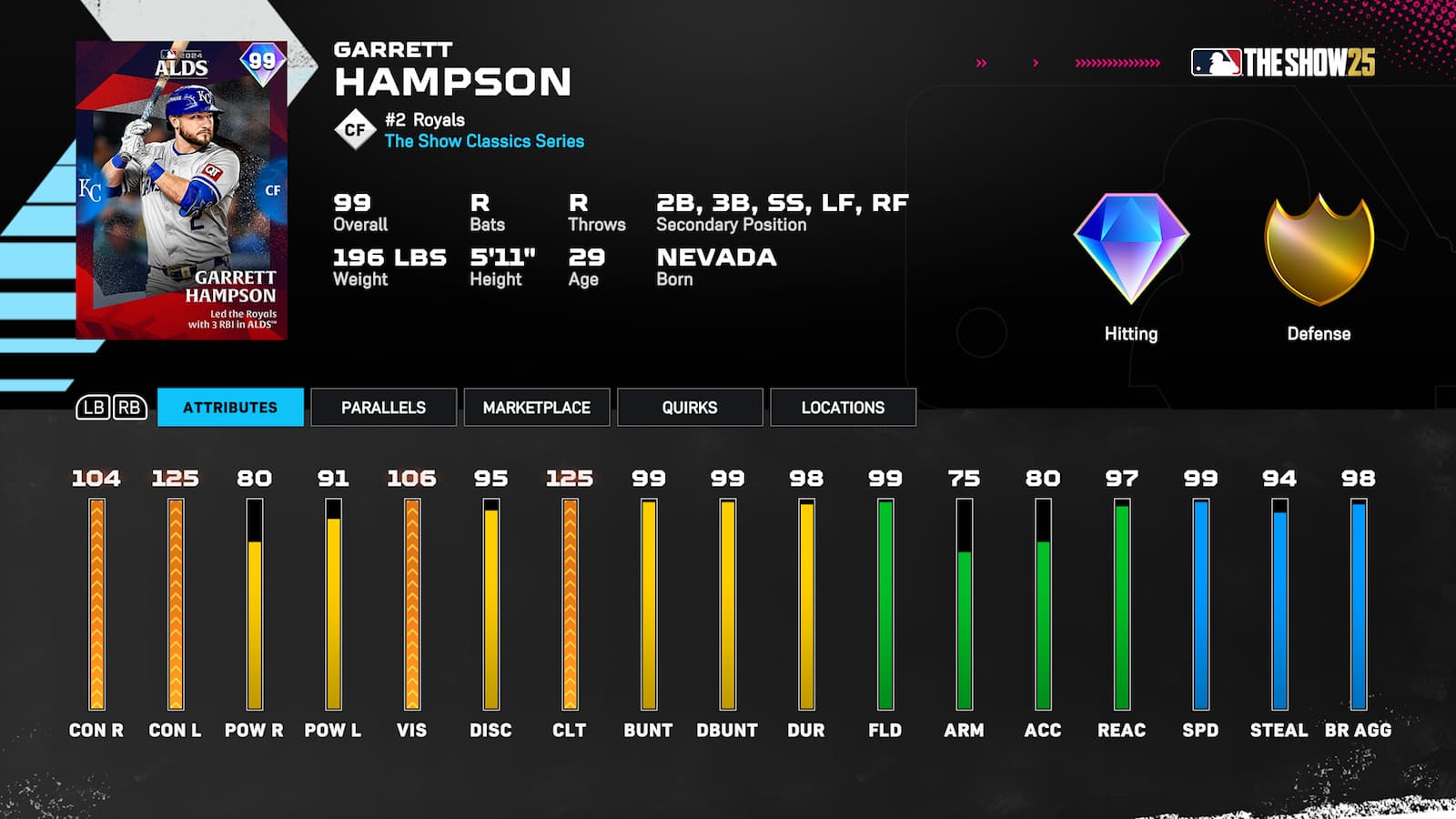This screenshot has height=819, width=1456.
Task: View the Locations tab
Action: coord(843,408)
